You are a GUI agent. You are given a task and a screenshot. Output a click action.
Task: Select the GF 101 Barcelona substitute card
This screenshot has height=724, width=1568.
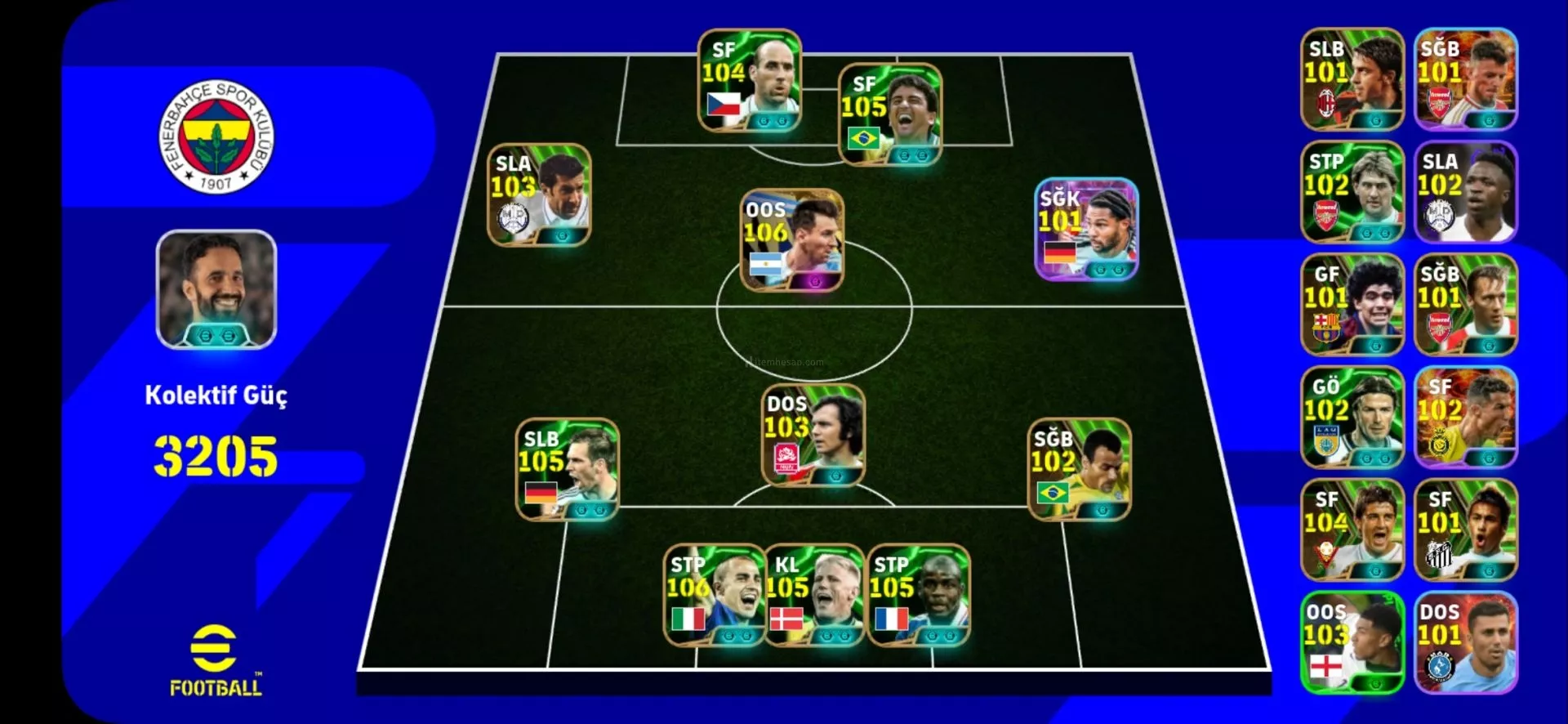[x=1352, y=304]
